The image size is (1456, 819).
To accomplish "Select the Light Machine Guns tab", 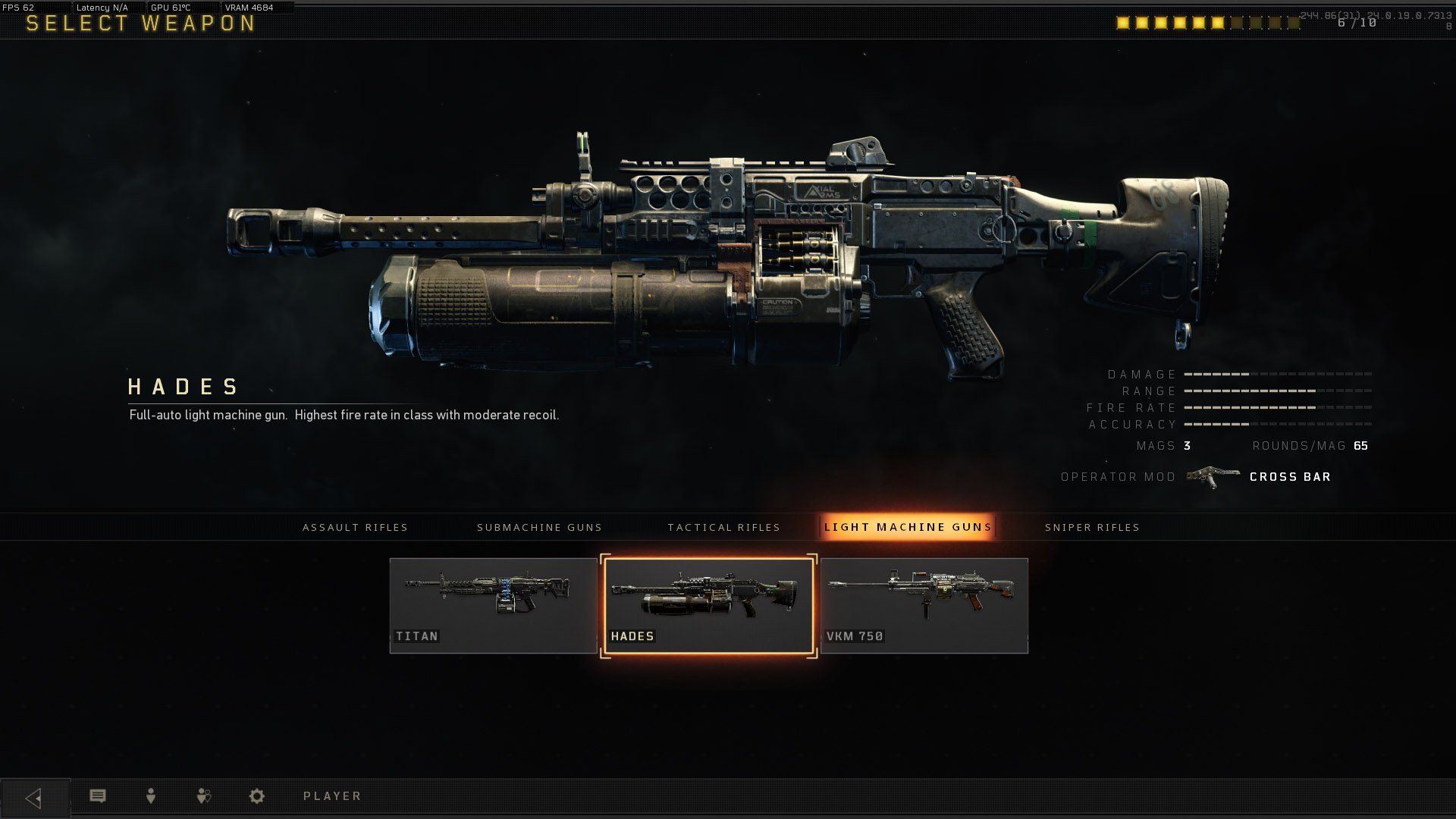I will (908, 527).
